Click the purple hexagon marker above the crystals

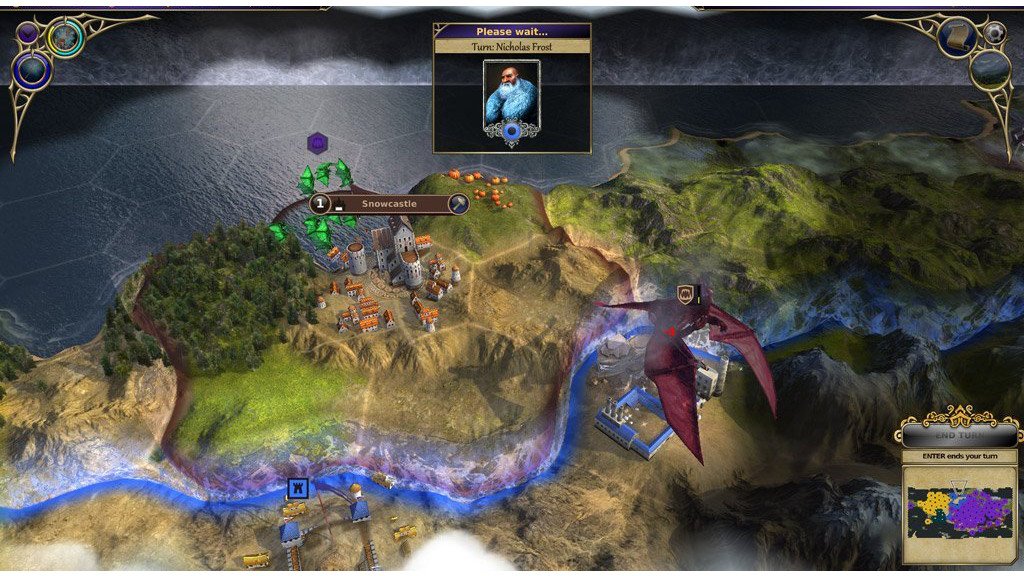coord(317,143)
